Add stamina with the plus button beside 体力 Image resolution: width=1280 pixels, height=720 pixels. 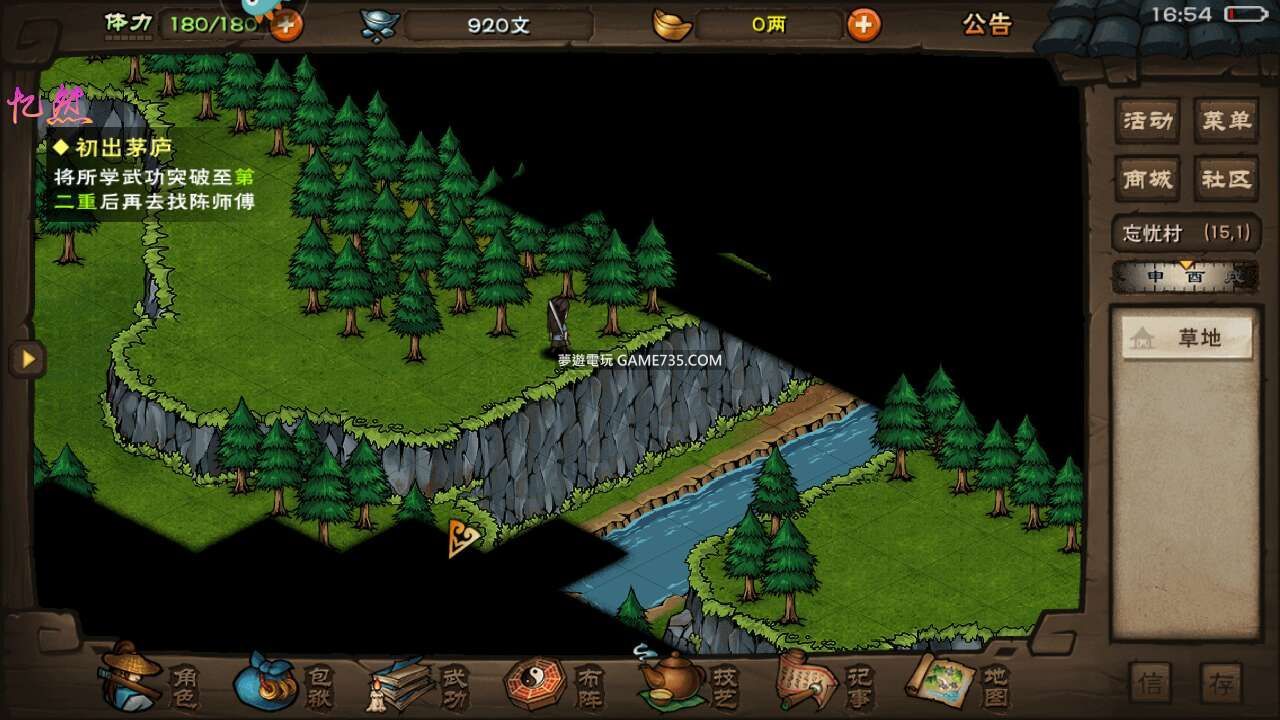286,24
